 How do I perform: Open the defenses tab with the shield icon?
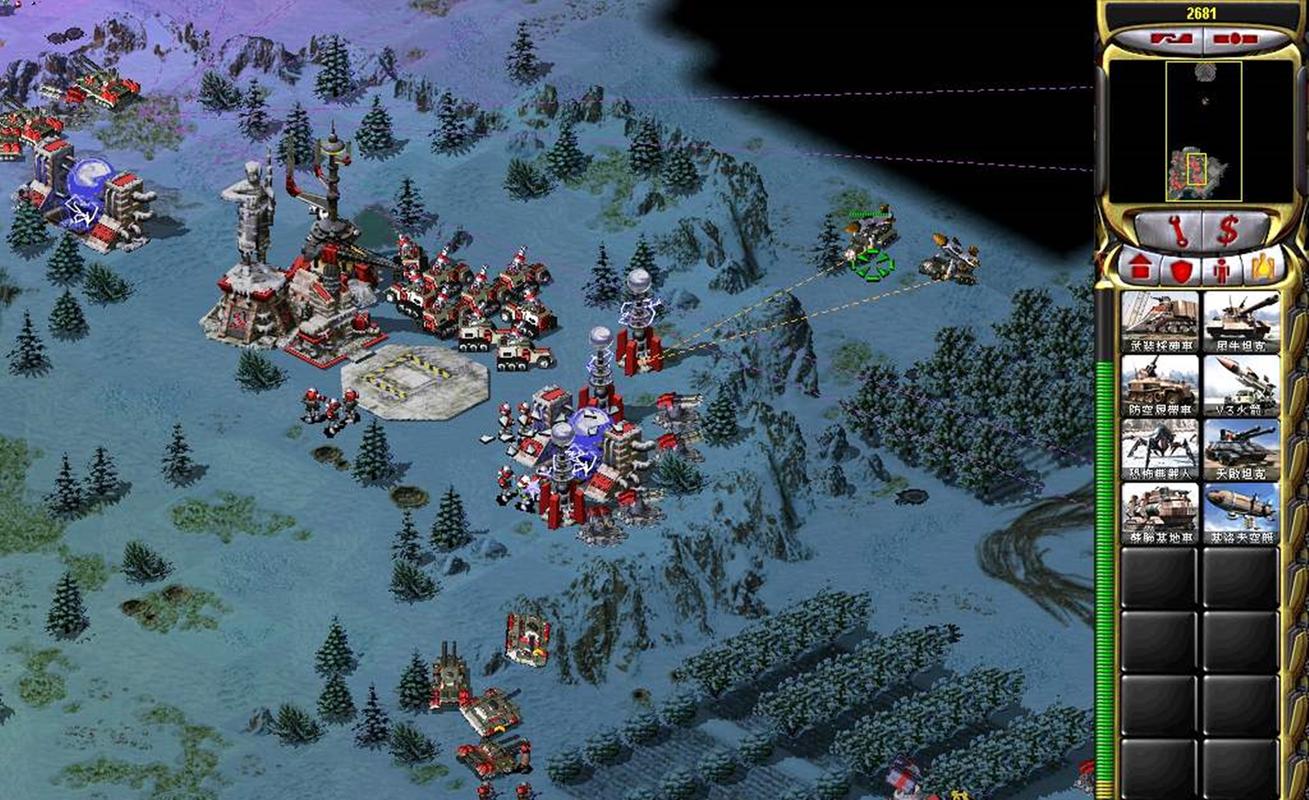pos(1181,268)
